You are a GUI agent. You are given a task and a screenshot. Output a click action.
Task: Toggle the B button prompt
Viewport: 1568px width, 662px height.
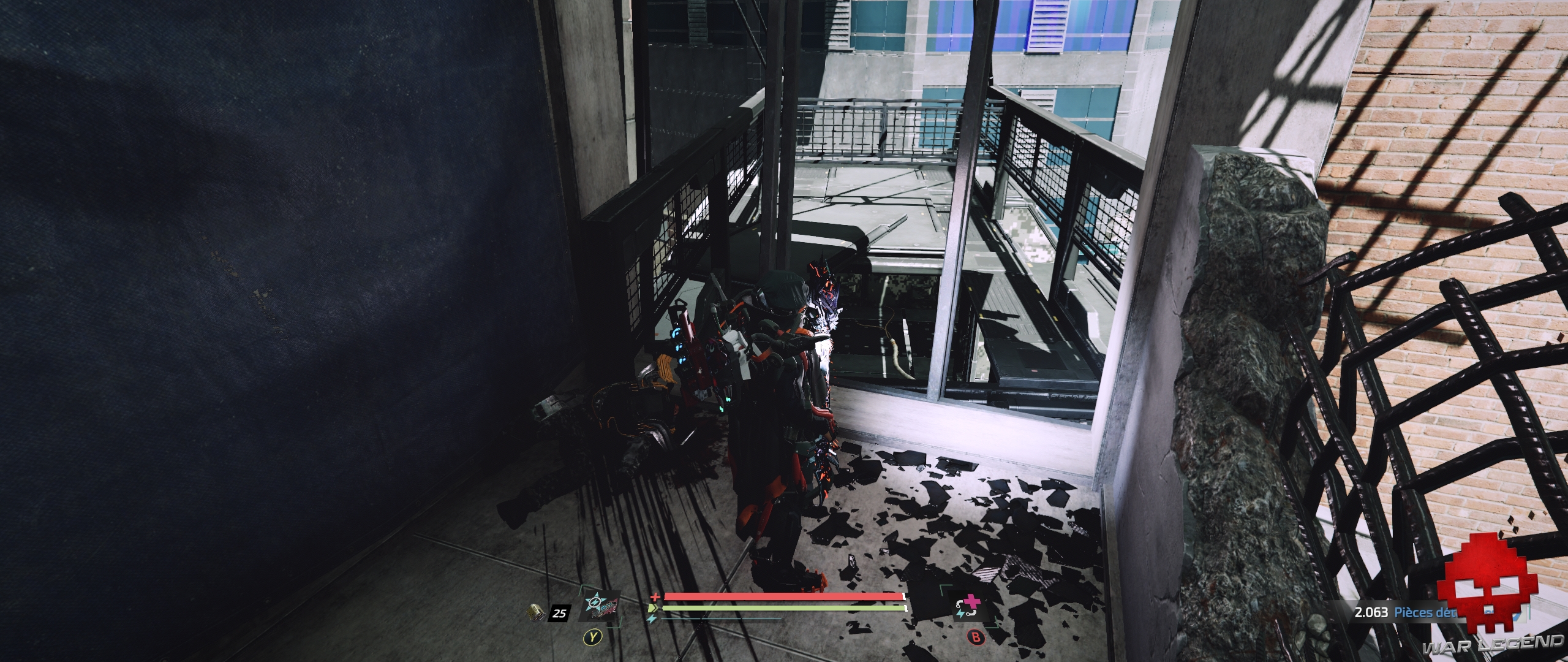(x=975, y=638)
